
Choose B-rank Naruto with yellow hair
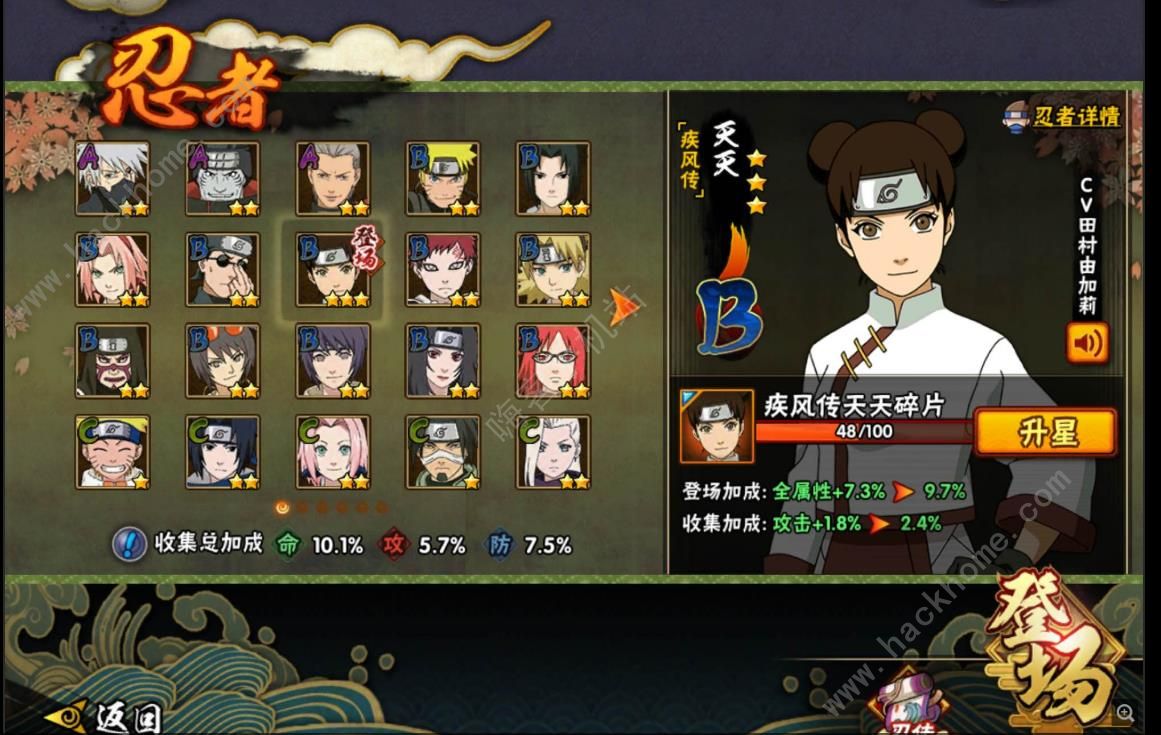tap(443, 179)
